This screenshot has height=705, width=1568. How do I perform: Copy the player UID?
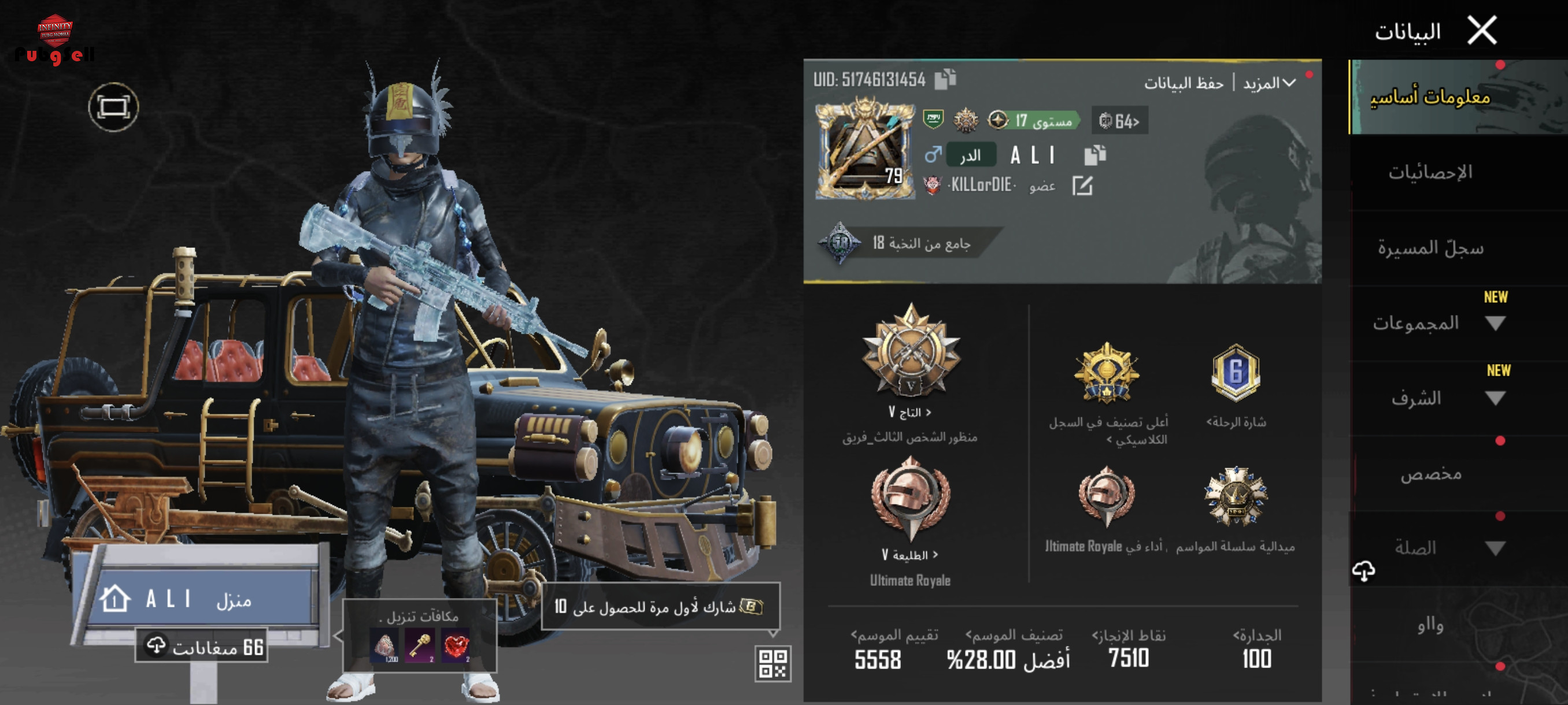[945, 79]
